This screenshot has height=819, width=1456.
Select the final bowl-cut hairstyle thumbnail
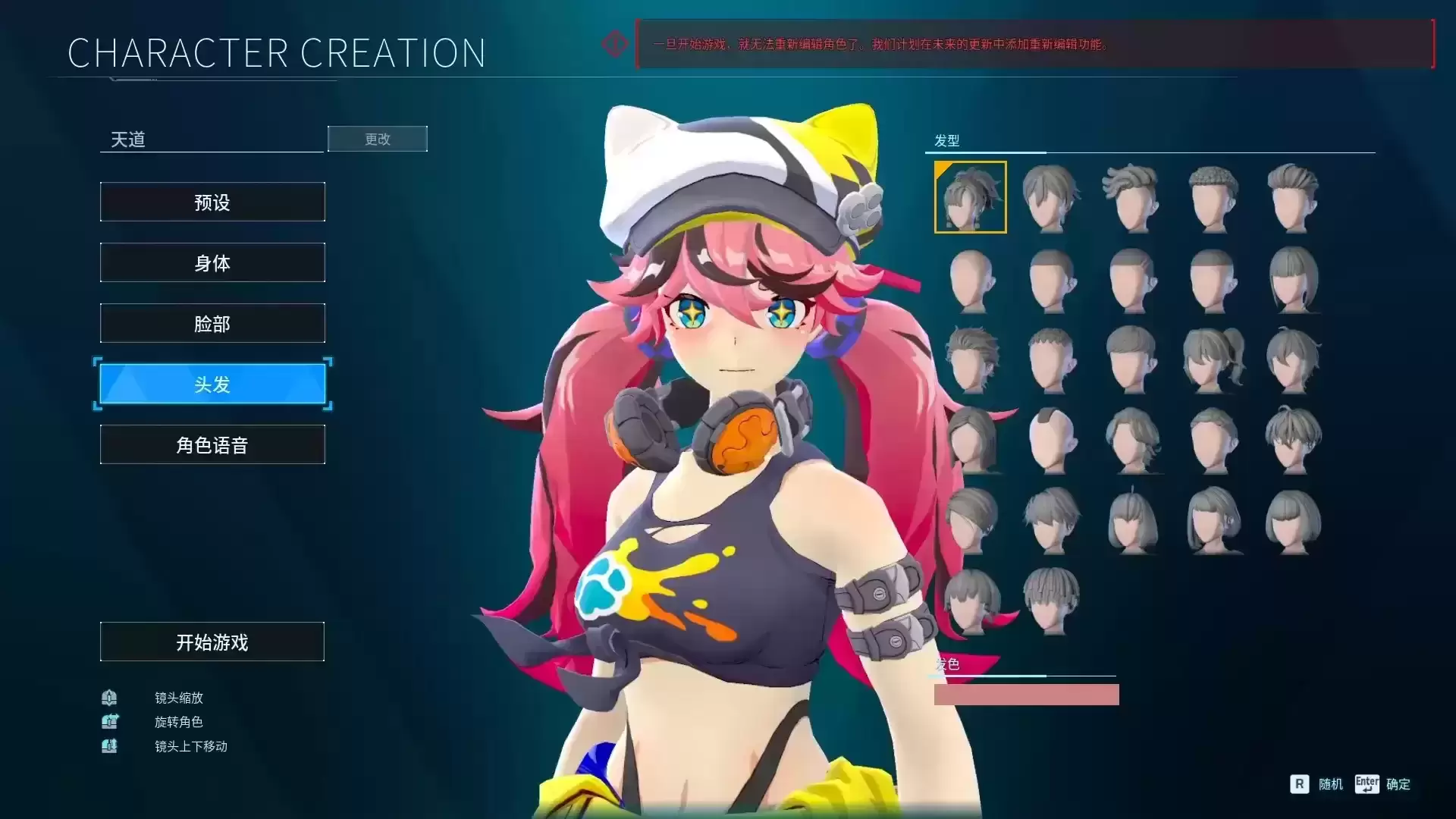tap(1052, 601)
